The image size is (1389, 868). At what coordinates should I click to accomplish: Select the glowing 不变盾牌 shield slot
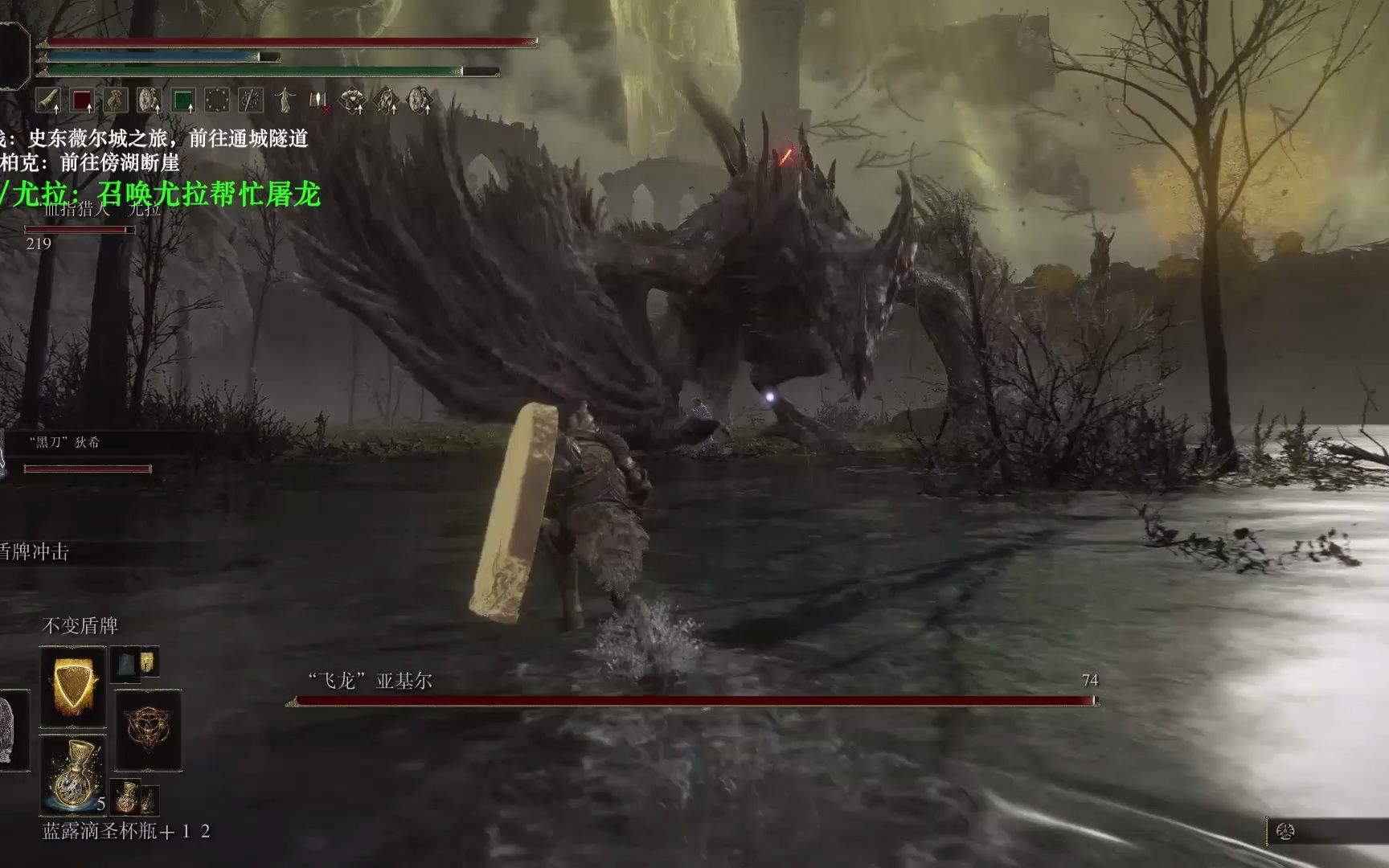(x=72, y=687)
